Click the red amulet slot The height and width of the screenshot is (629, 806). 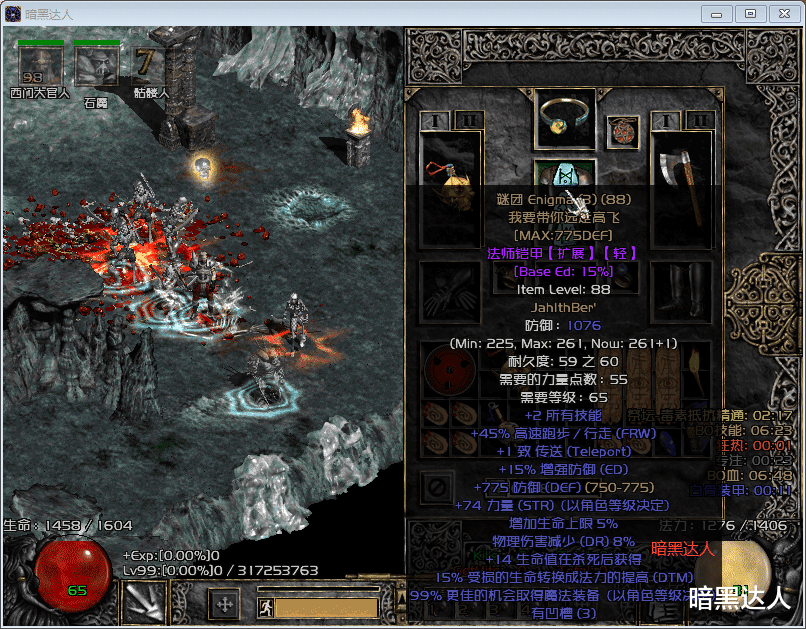pyautogui.click(x=623, y=132)
